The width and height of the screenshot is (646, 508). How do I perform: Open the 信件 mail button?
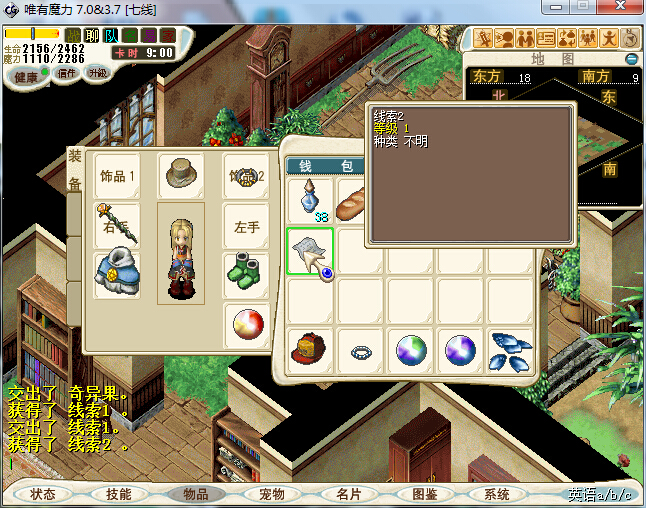point(68,73)
